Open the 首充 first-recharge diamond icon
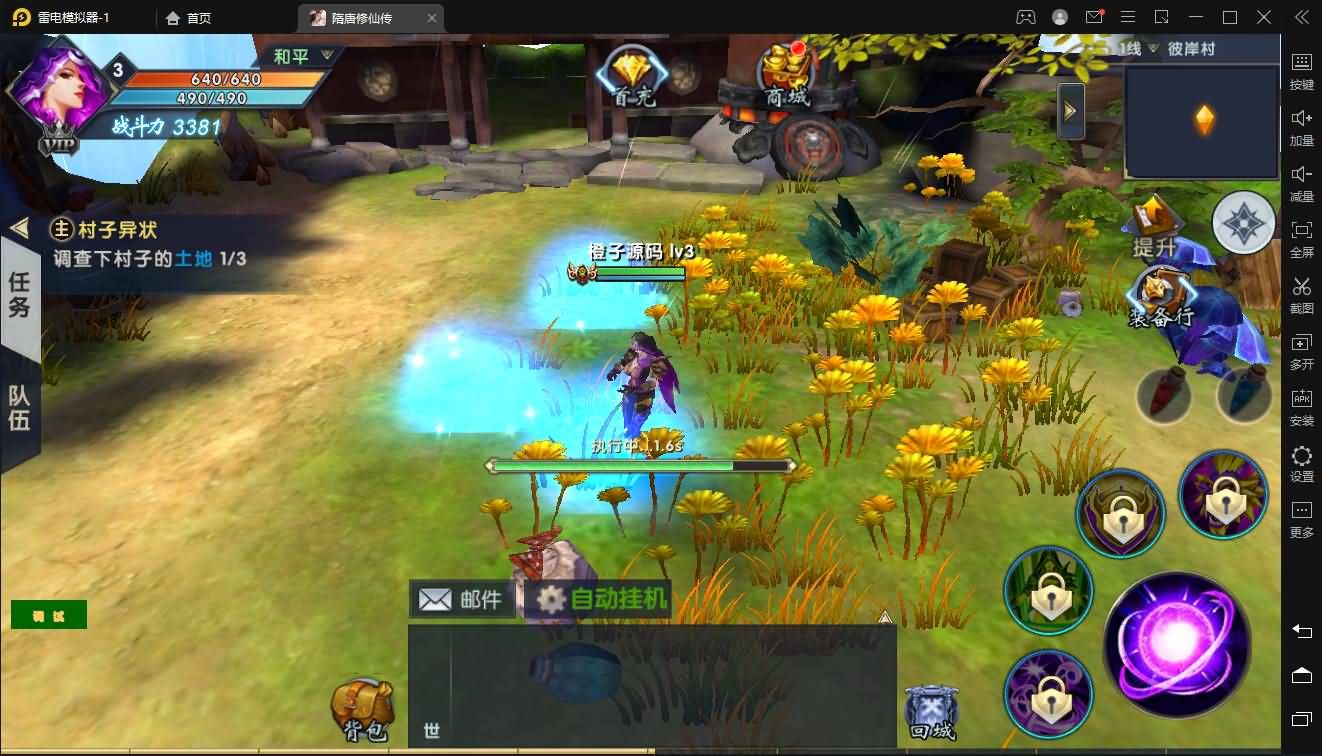The height and width of the screenshot is (756, 1322). click(632, 75)
